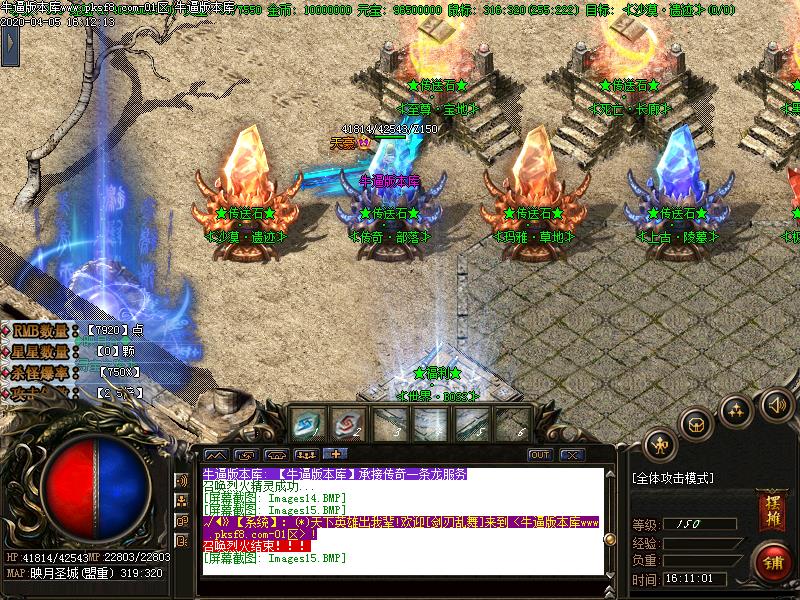Click the mountain-shaped chat toolbar button

point(215,454)
